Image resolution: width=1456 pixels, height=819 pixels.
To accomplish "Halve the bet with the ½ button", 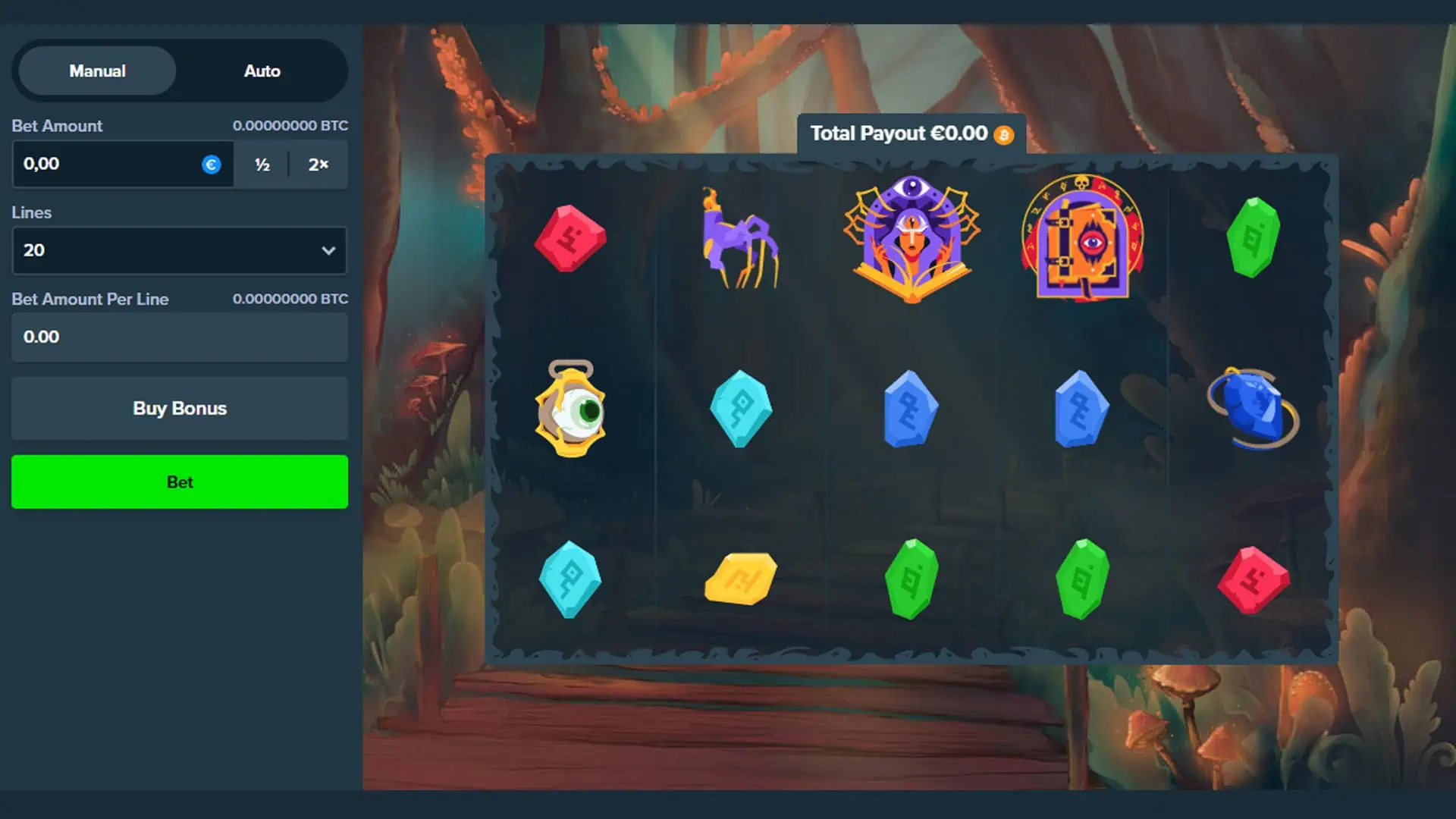I will click(262, 165).
